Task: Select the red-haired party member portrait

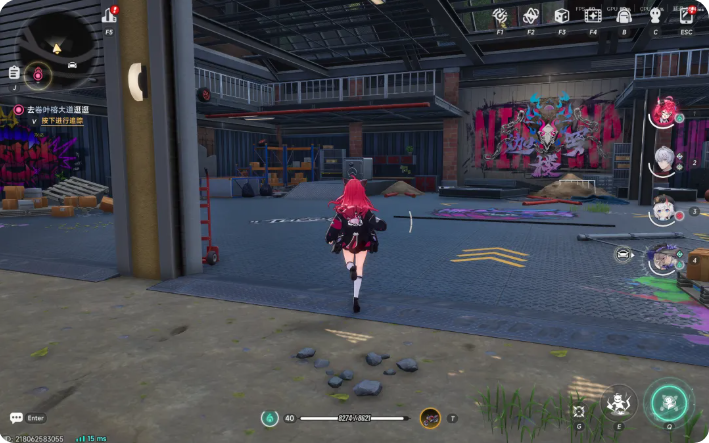Action: pos(664,112)
